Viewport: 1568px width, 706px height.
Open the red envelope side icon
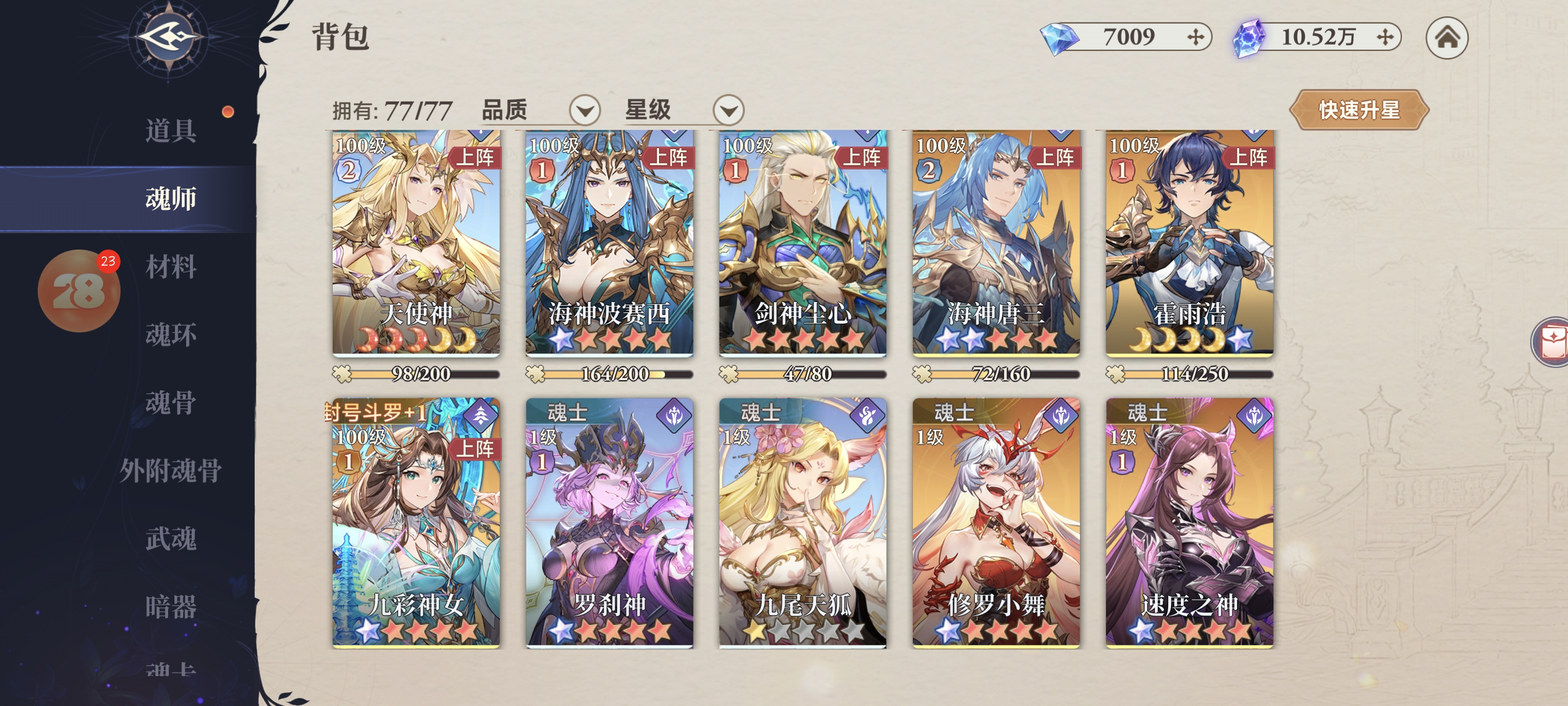(x=1552, y=342)
